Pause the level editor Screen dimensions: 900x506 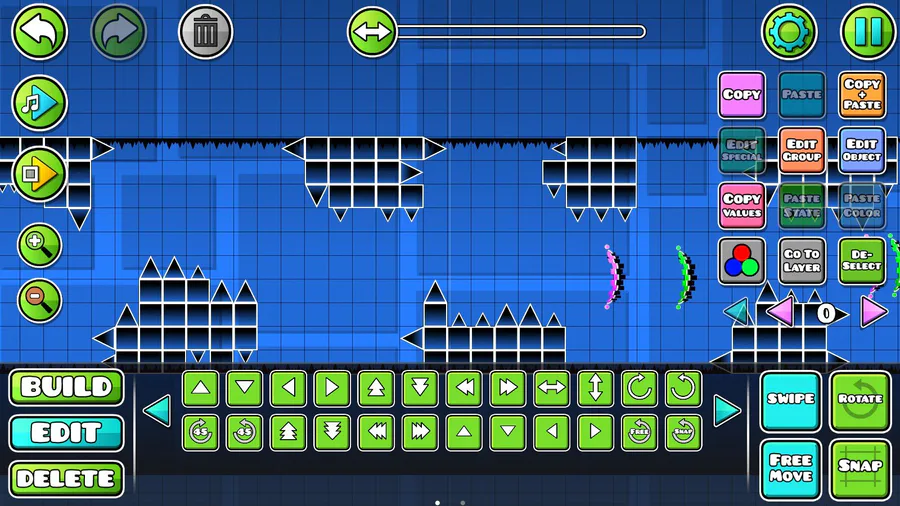click(x=867, y=32)
